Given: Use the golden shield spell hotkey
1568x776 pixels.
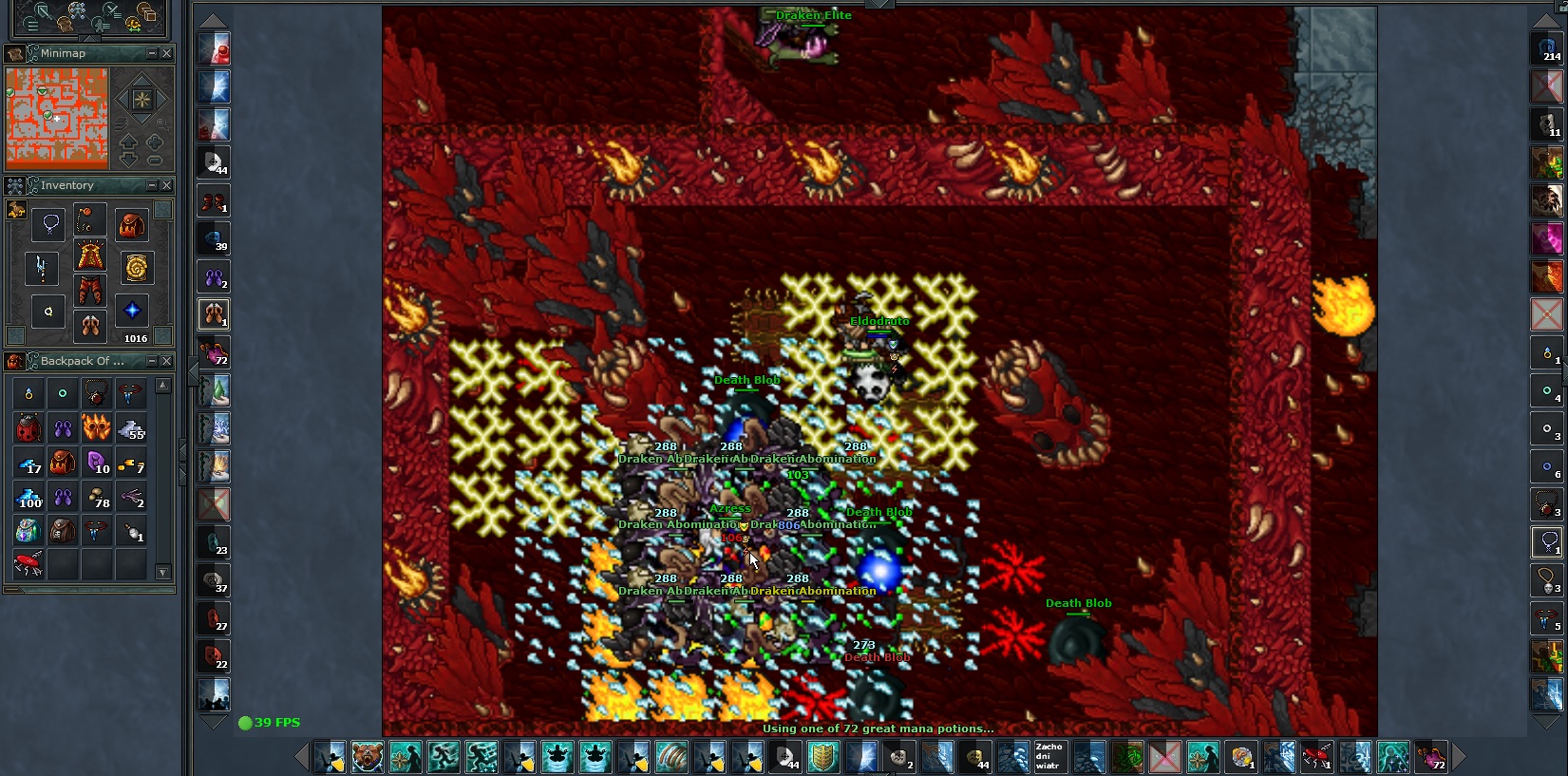Looking at the screenshot, I should 823,757.
